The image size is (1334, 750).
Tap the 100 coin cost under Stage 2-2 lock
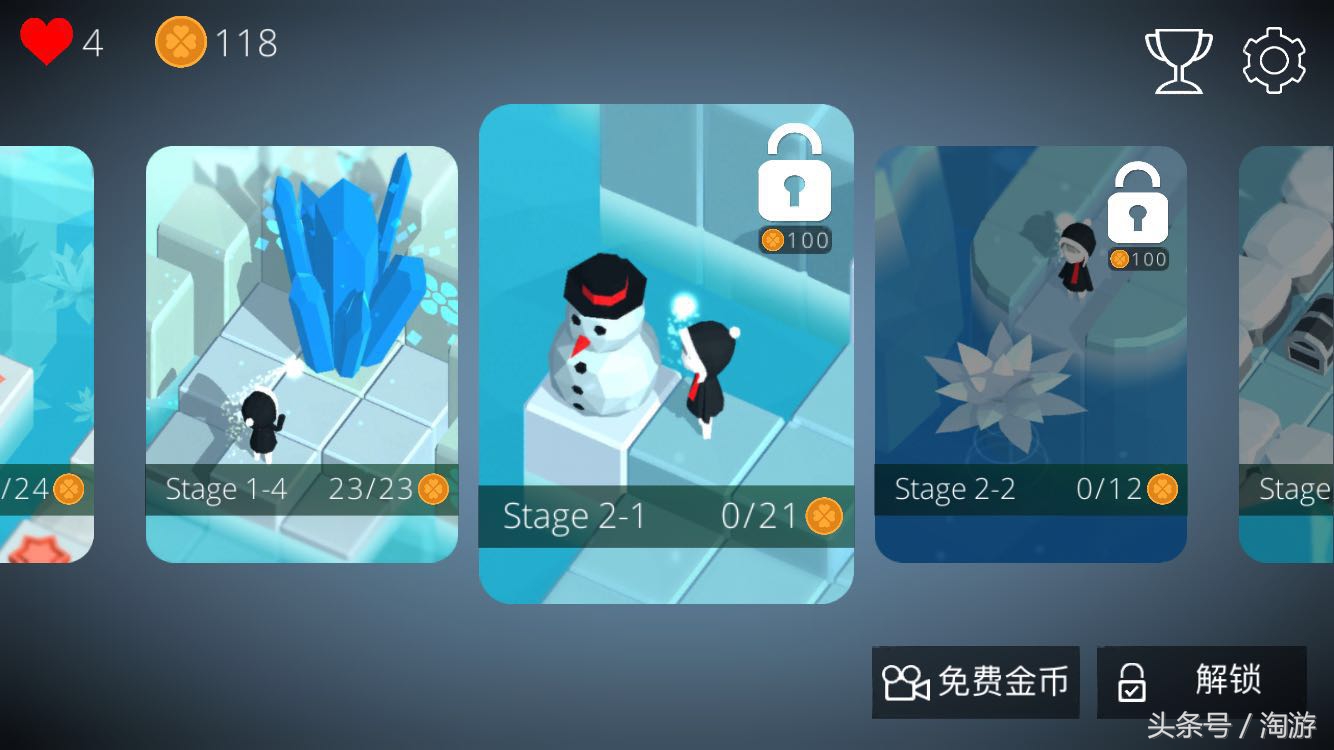click(x=1138, y=259)
